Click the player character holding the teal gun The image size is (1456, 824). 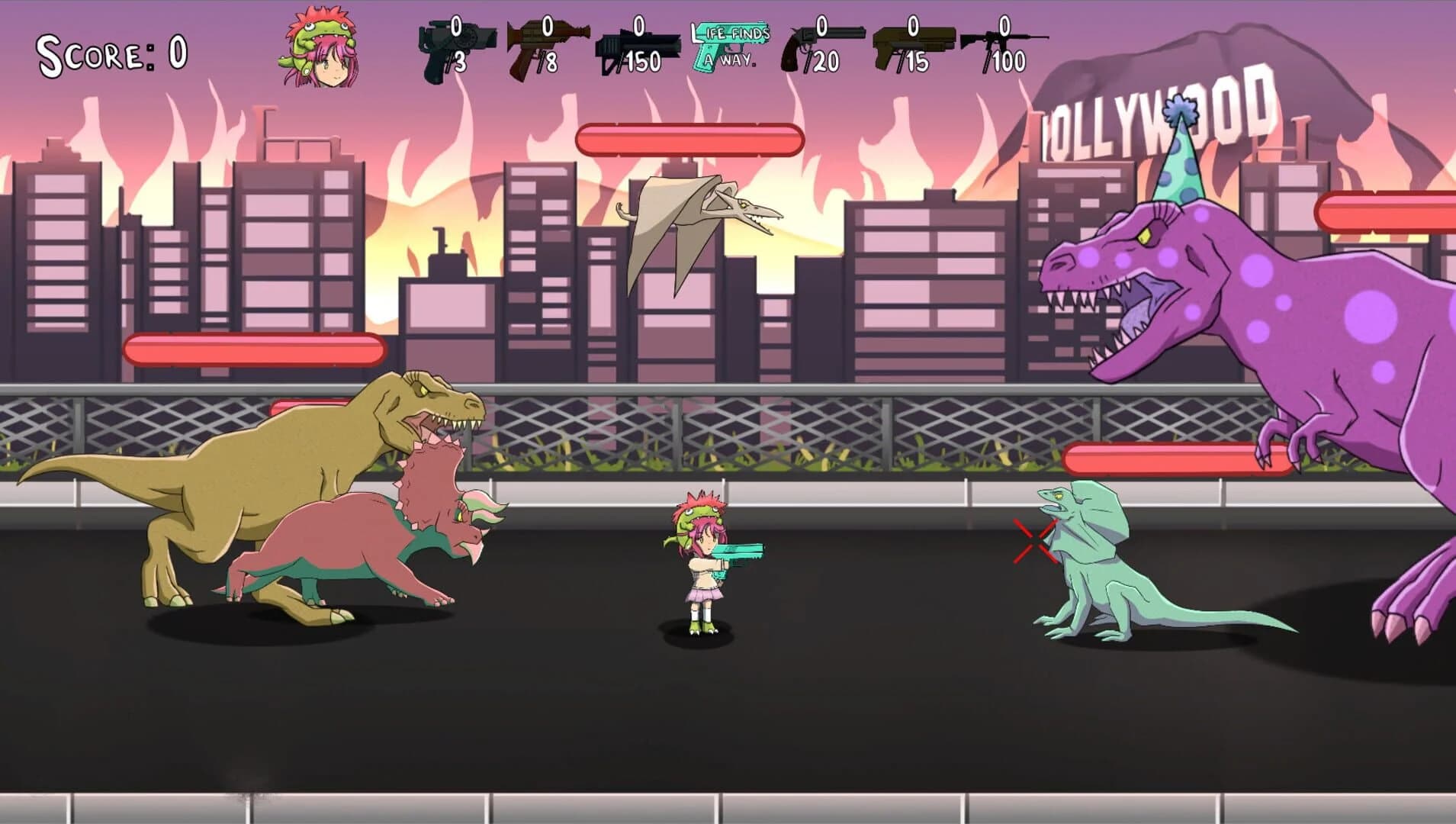pos(702,565)
